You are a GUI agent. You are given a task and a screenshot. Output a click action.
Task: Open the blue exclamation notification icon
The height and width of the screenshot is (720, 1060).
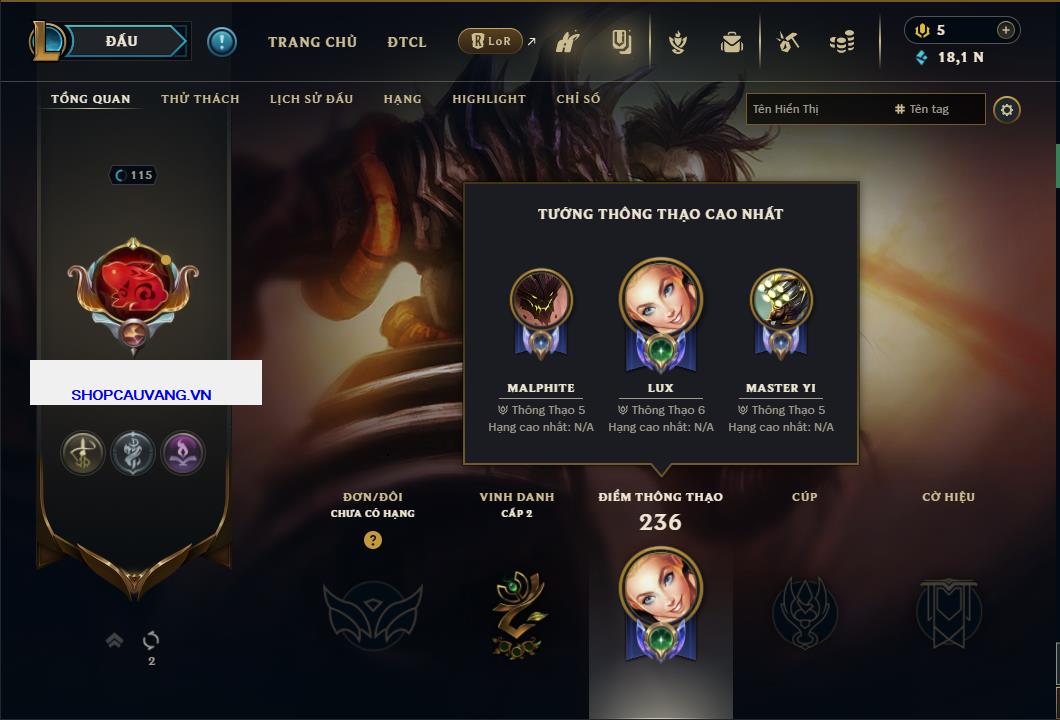(221, 41)
